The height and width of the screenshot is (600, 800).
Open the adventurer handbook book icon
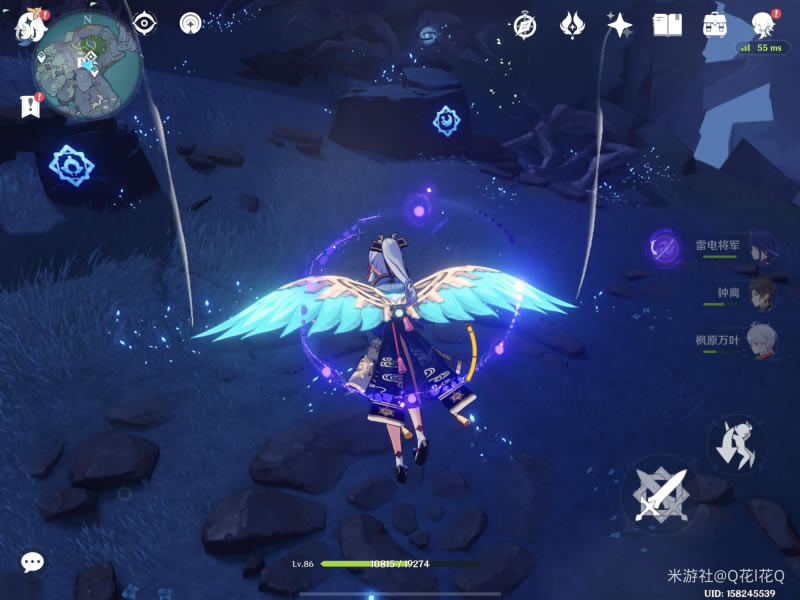click(x=667, y=25)
